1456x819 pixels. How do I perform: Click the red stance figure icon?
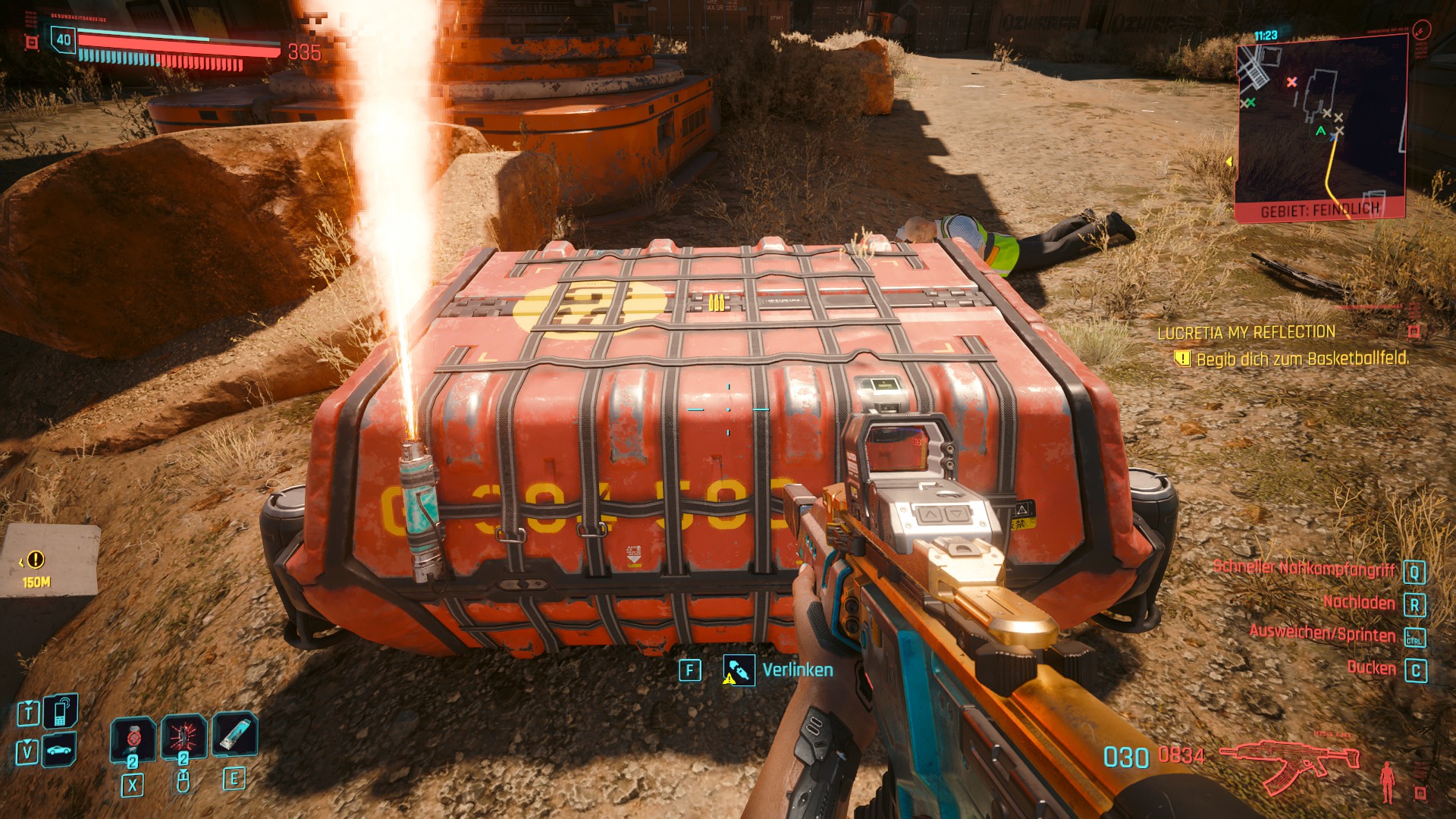tap(1388, 781)
